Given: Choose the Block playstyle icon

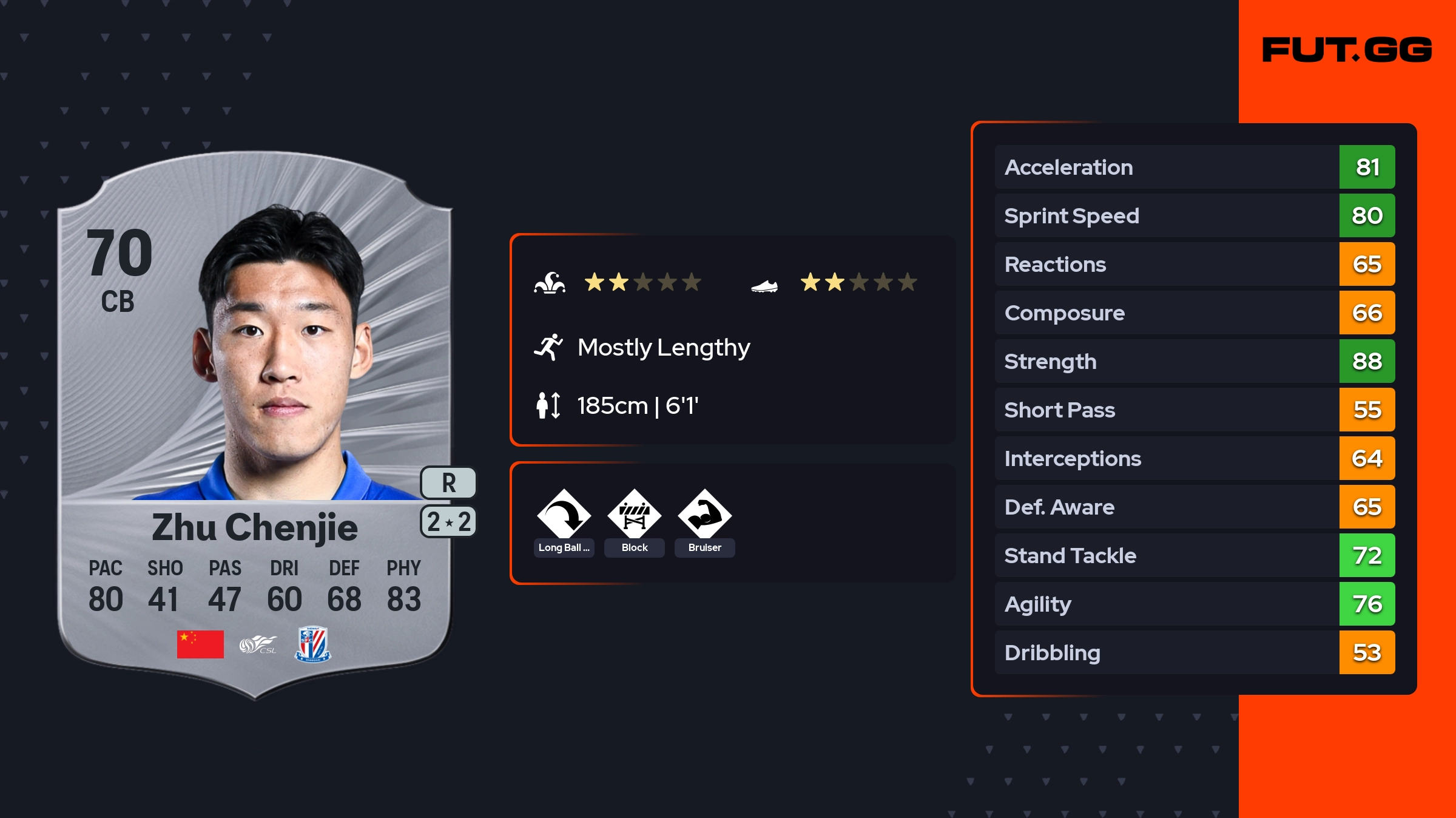Looking at the screenshot, I should (x=634, y=515).
